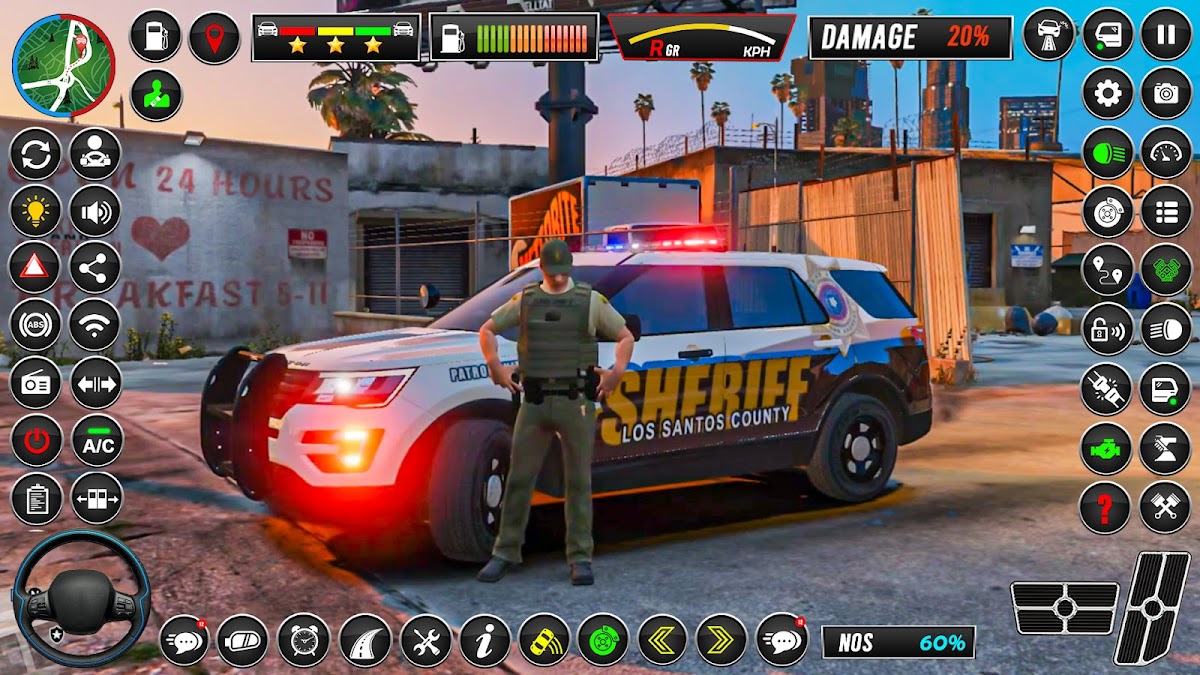Tap the camera icon
This screenshot has height=675, width=1200.
pos(1166,94)
